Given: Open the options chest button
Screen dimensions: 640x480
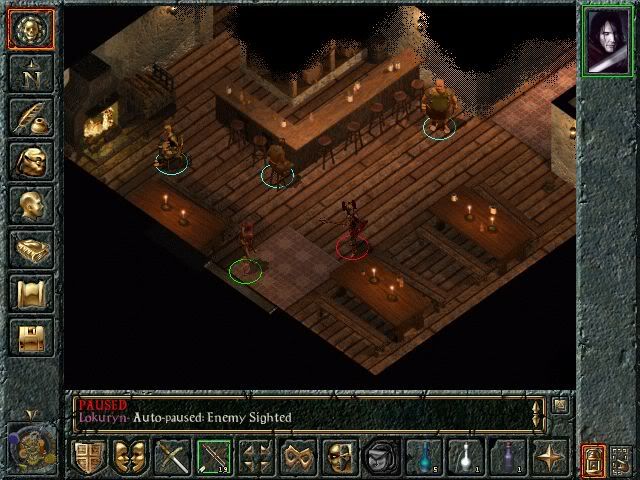Looking at the screenshot, I should 30,337.
